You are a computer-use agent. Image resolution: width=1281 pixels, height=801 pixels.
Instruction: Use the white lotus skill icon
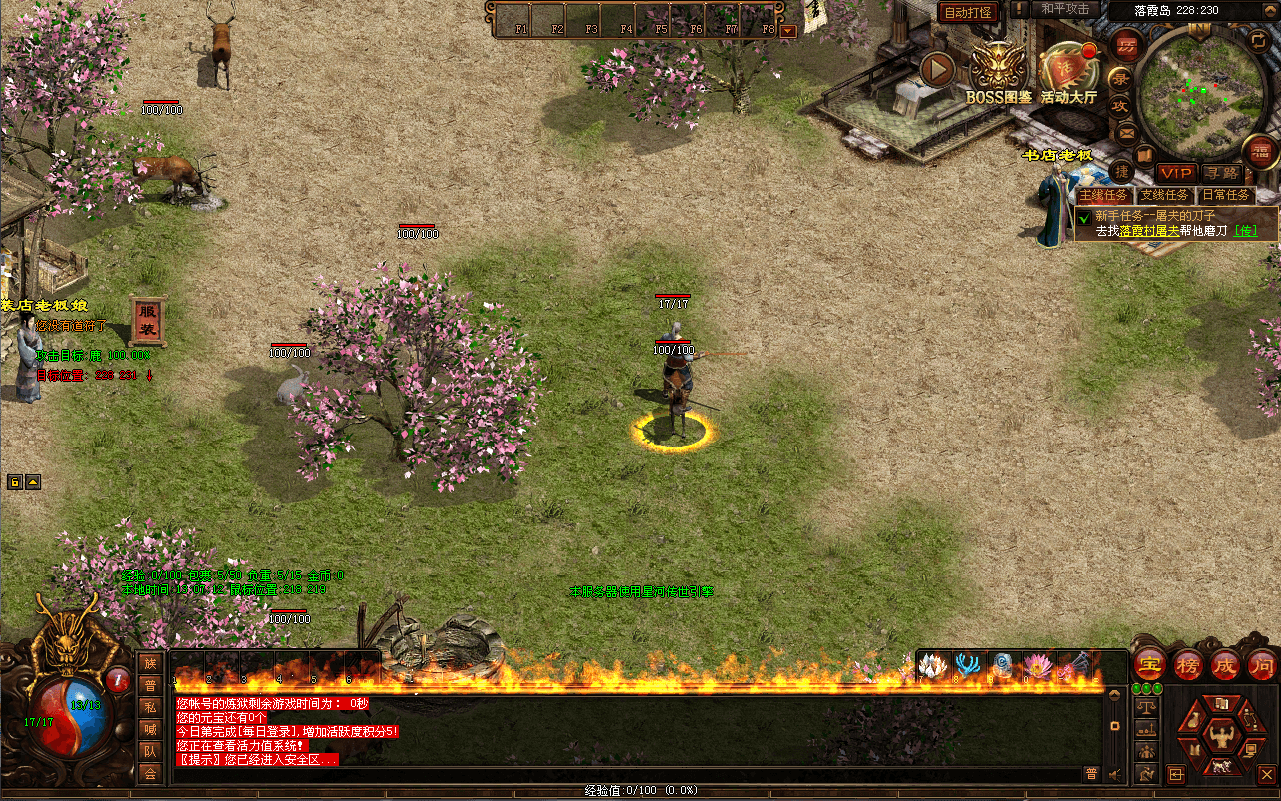click(931, 665)
